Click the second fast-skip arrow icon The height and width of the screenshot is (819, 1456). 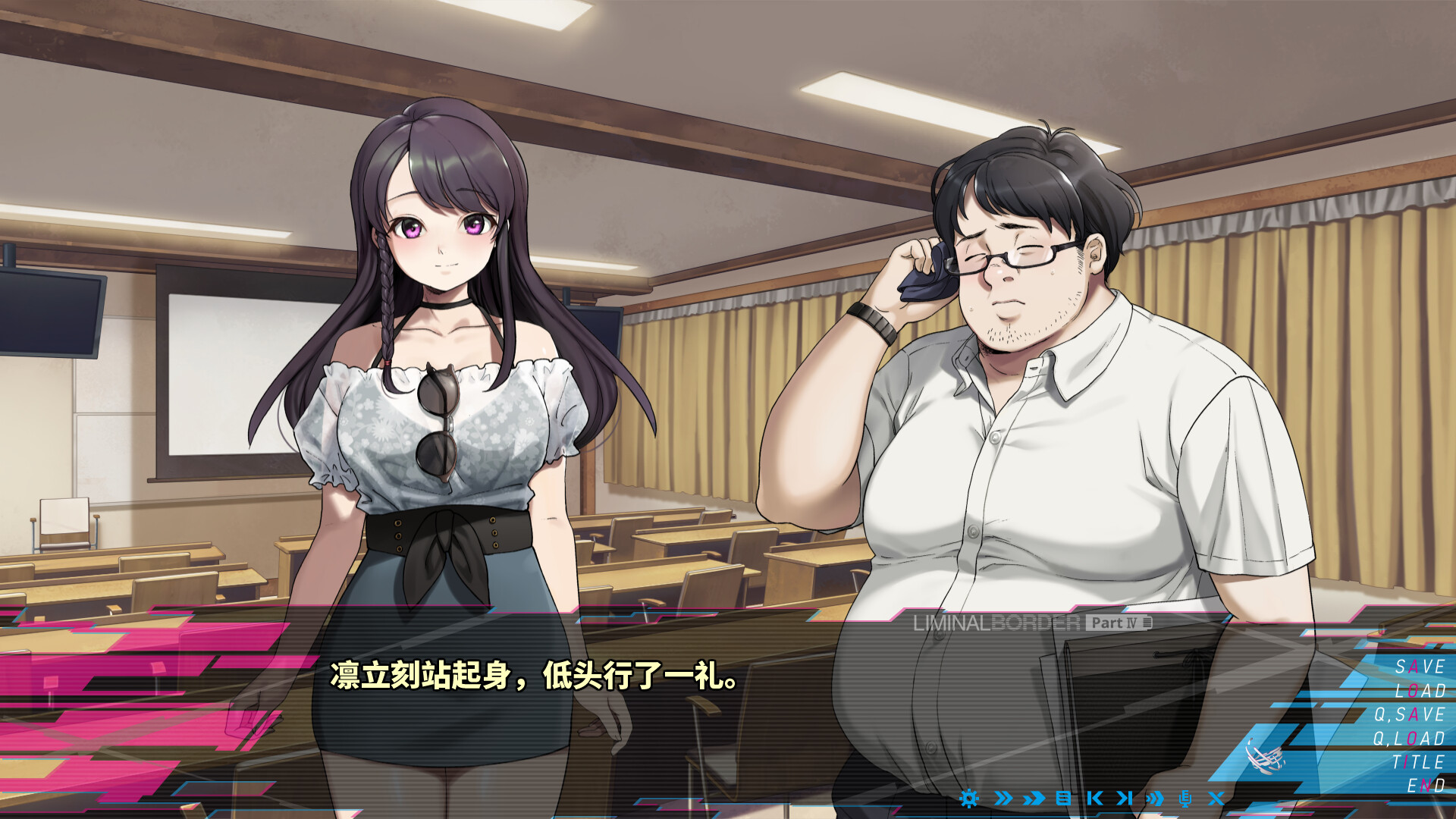pos(1035,798)
